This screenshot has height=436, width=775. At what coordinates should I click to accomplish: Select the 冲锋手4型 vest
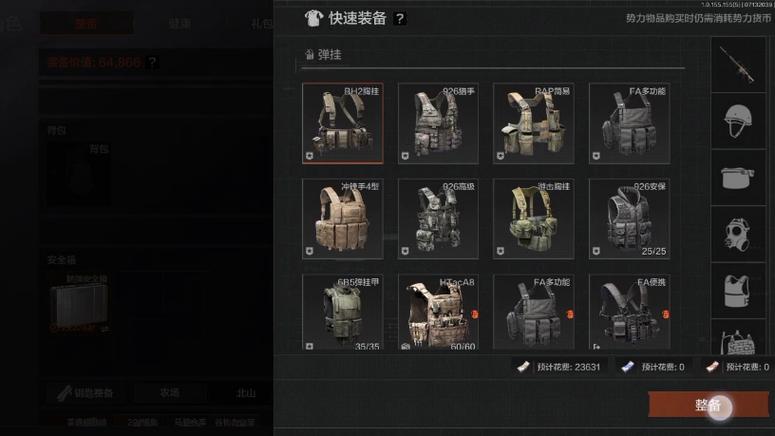click(x=342, y=219)
